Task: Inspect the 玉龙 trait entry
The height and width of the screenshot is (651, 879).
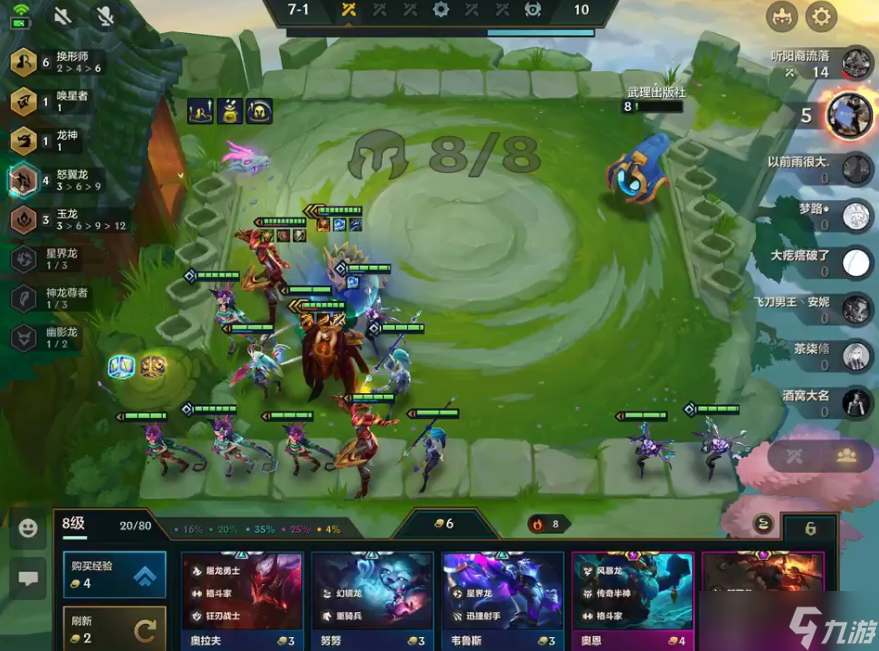Action: click(24, 219)
